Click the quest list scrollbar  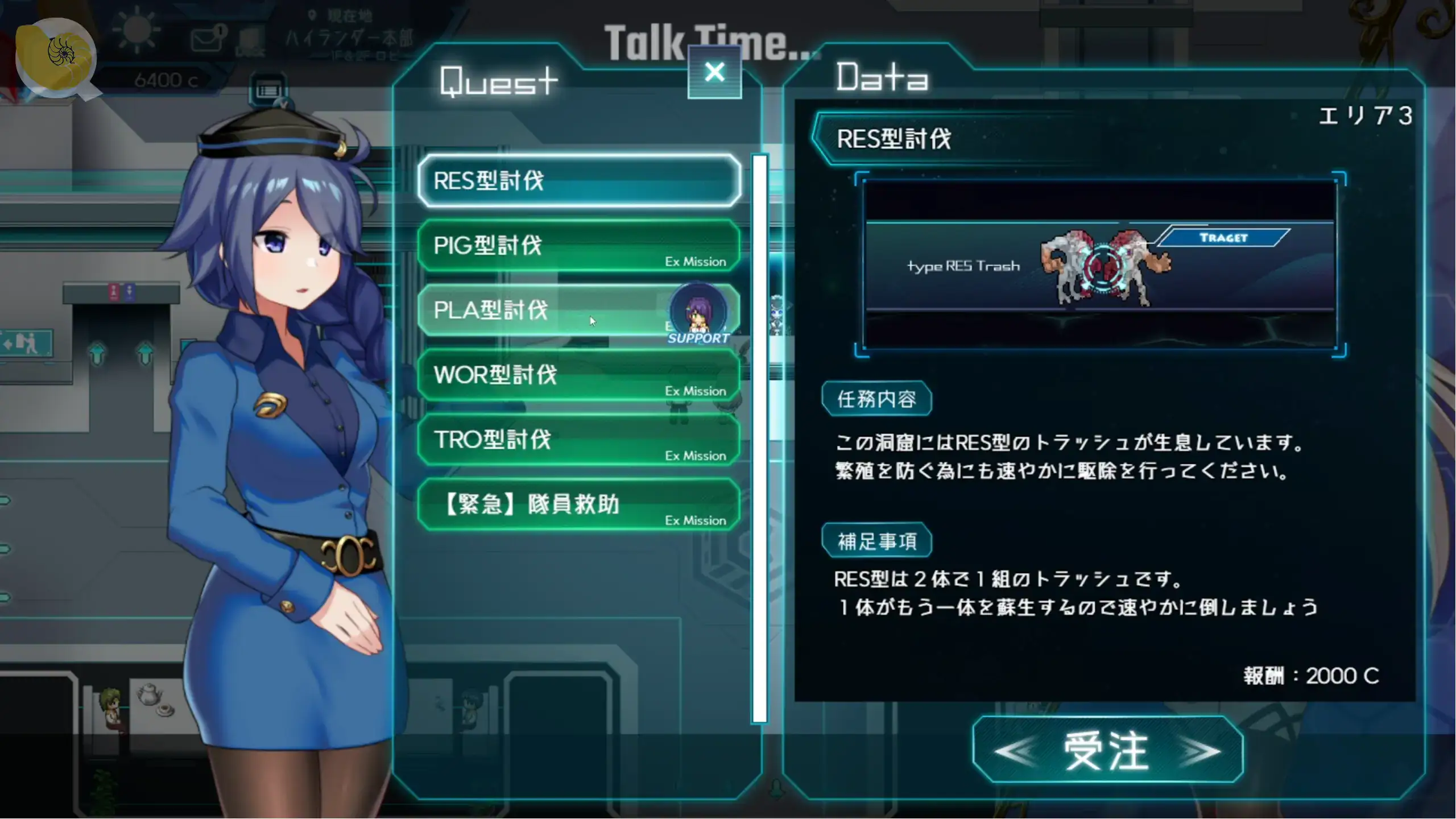[x=759, y=438]
